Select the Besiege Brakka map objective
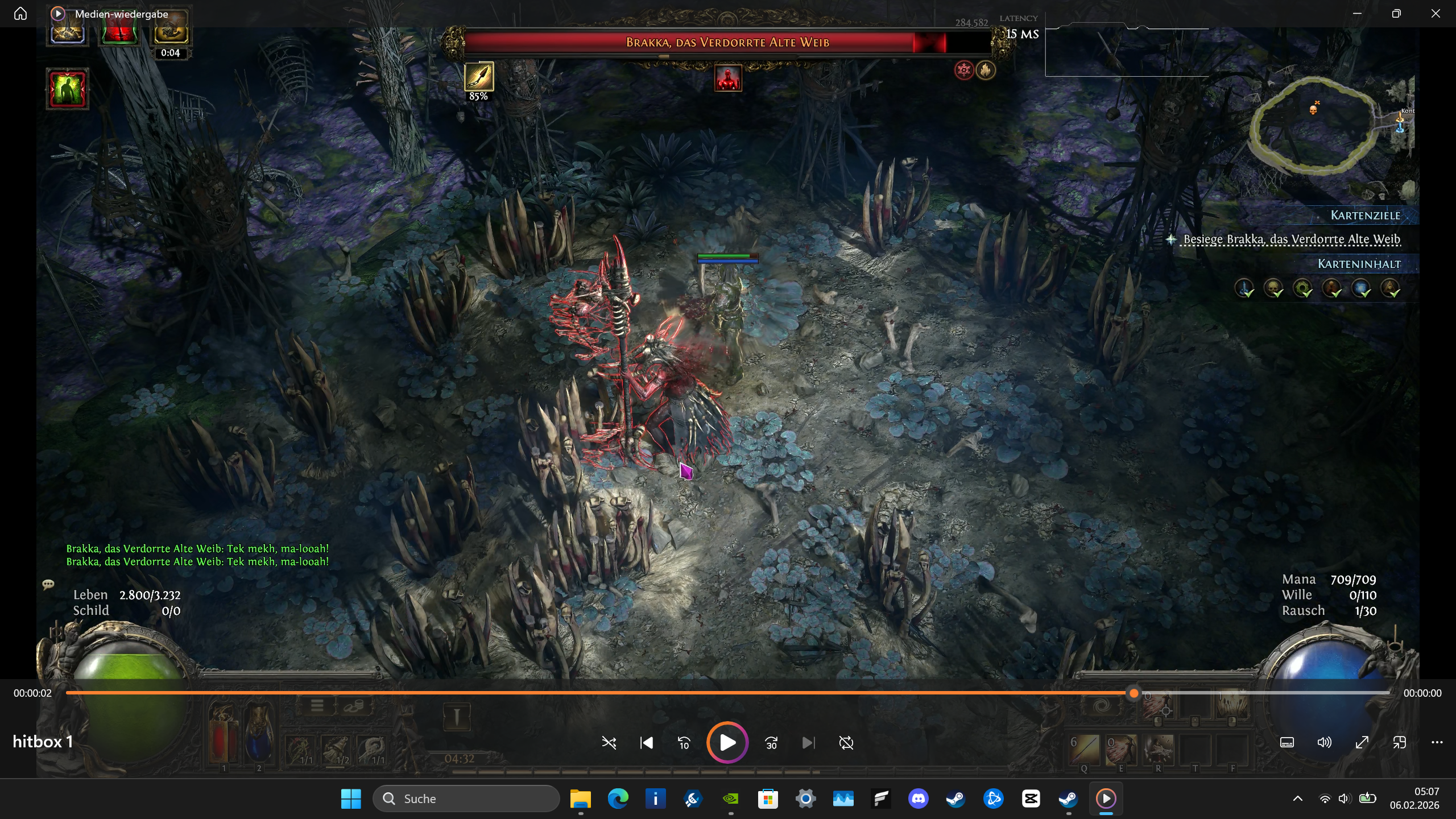The image size is (1456, 819). click(1291, 239)
